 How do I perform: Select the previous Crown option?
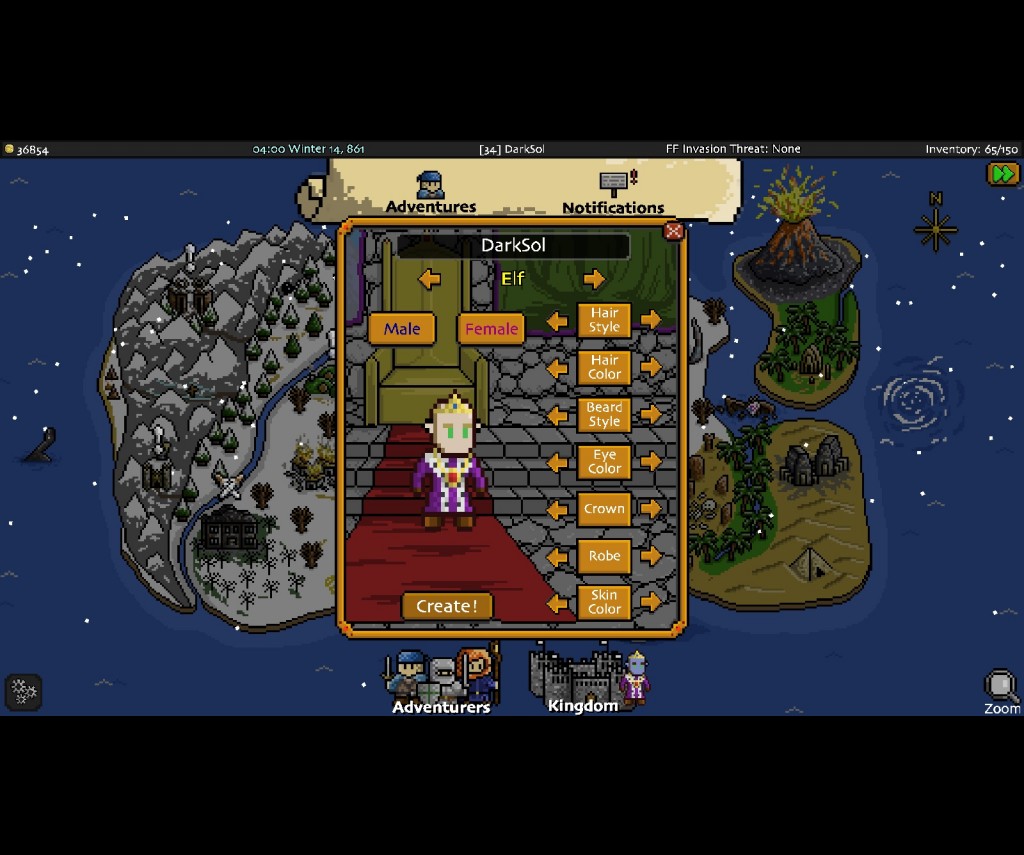coord(558,509)
